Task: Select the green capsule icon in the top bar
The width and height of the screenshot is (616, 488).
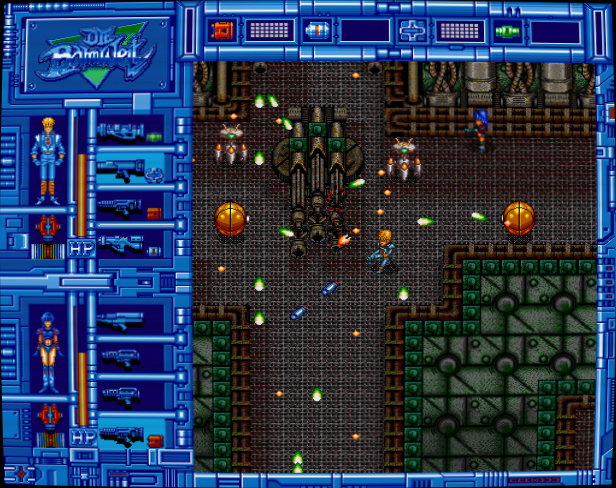Action: pyautogui.click(x=507, y=30)
